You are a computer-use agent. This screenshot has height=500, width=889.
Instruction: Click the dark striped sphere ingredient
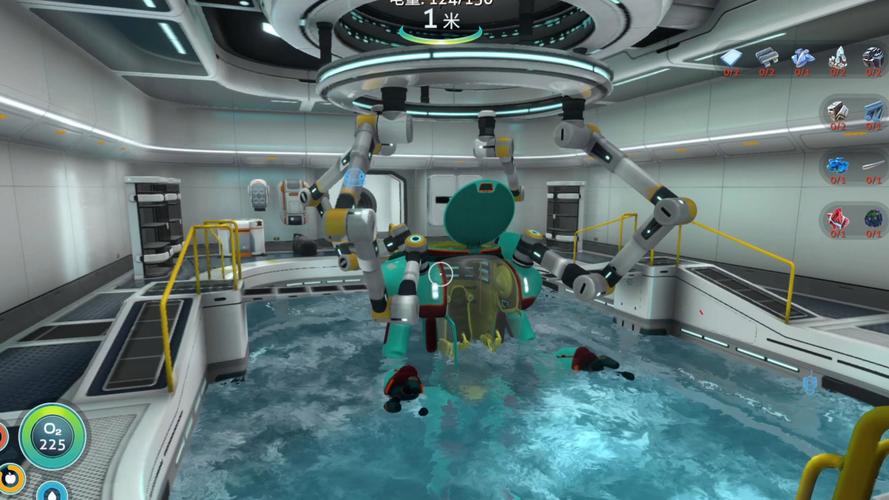872,57
